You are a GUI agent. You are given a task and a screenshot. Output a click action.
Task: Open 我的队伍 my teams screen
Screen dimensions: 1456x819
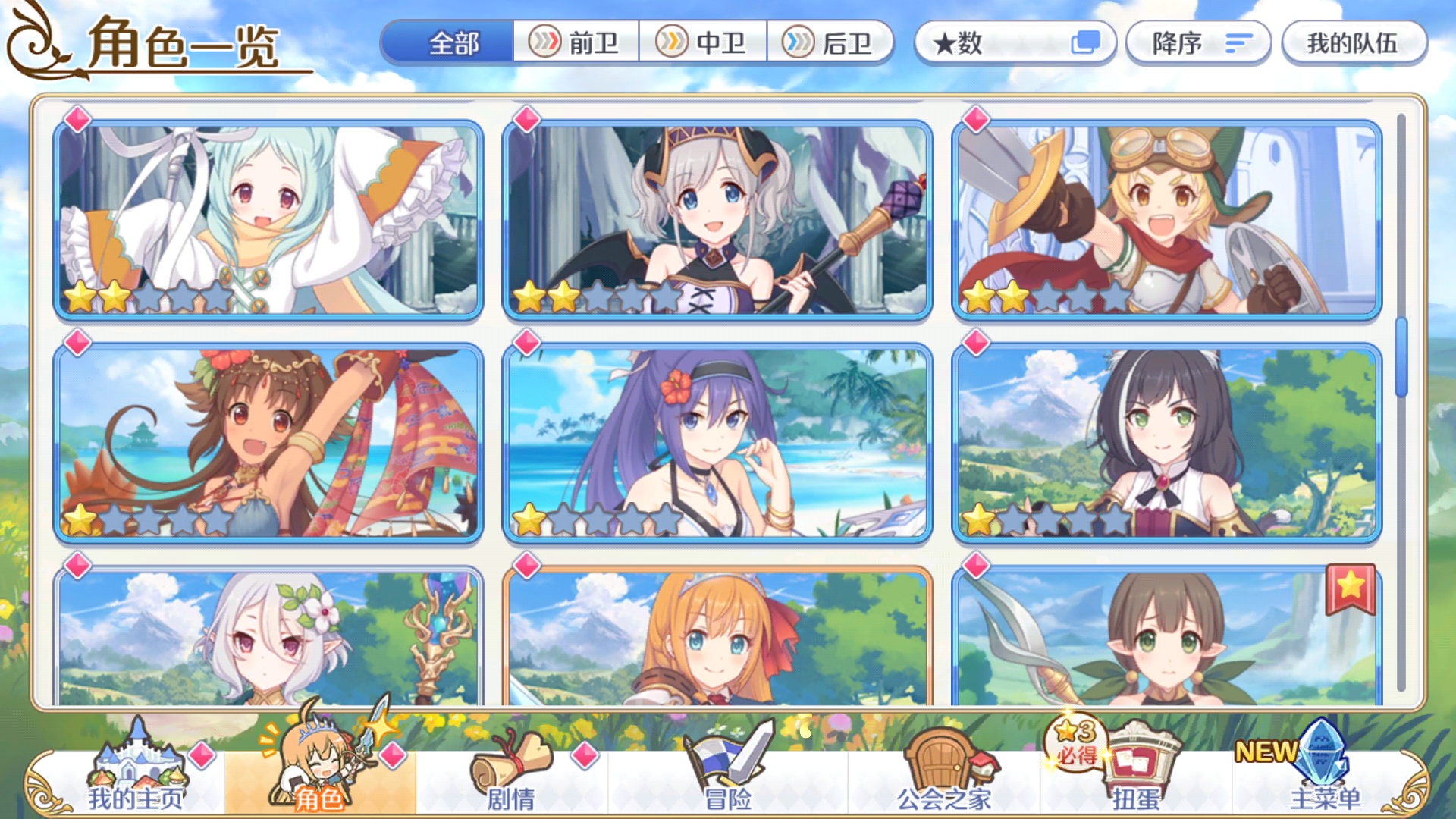pos(1354,43)
